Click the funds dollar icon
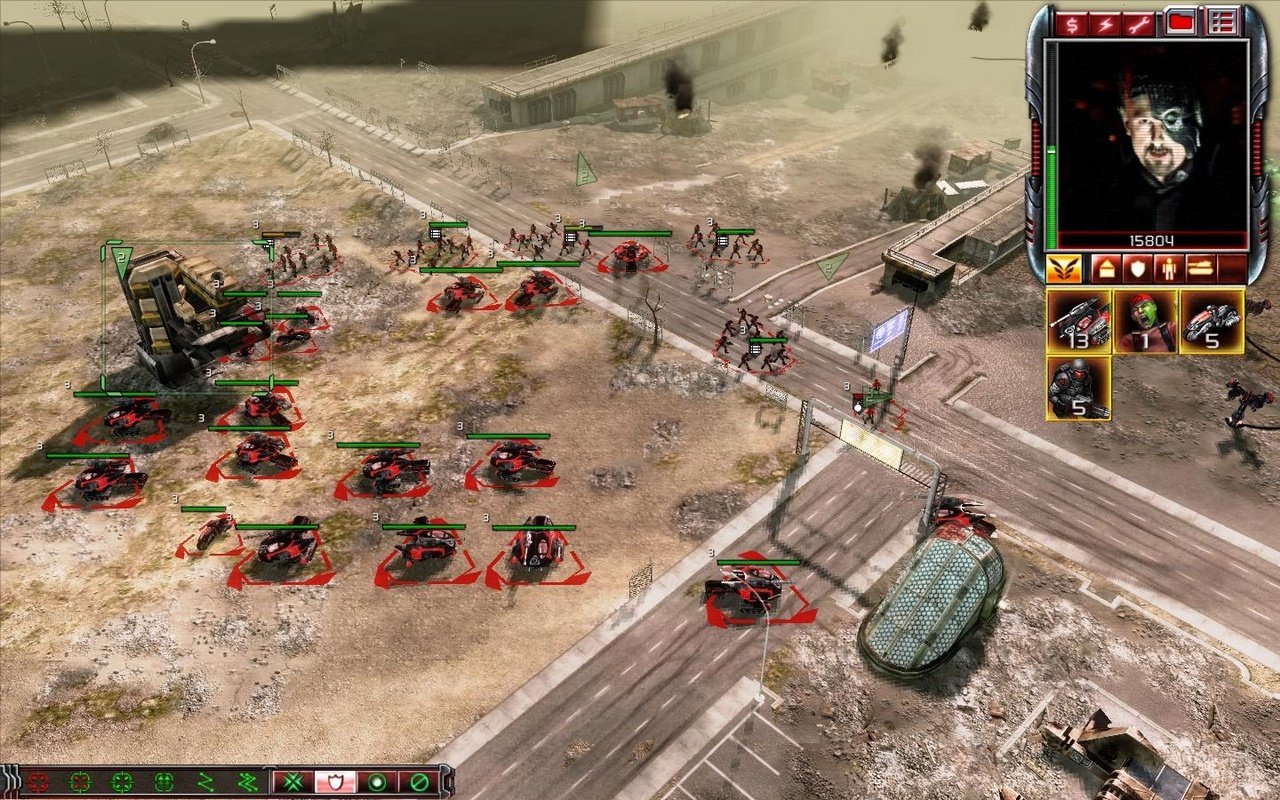Viewport: 1280px width, 800px height. tap(1072, 24)
